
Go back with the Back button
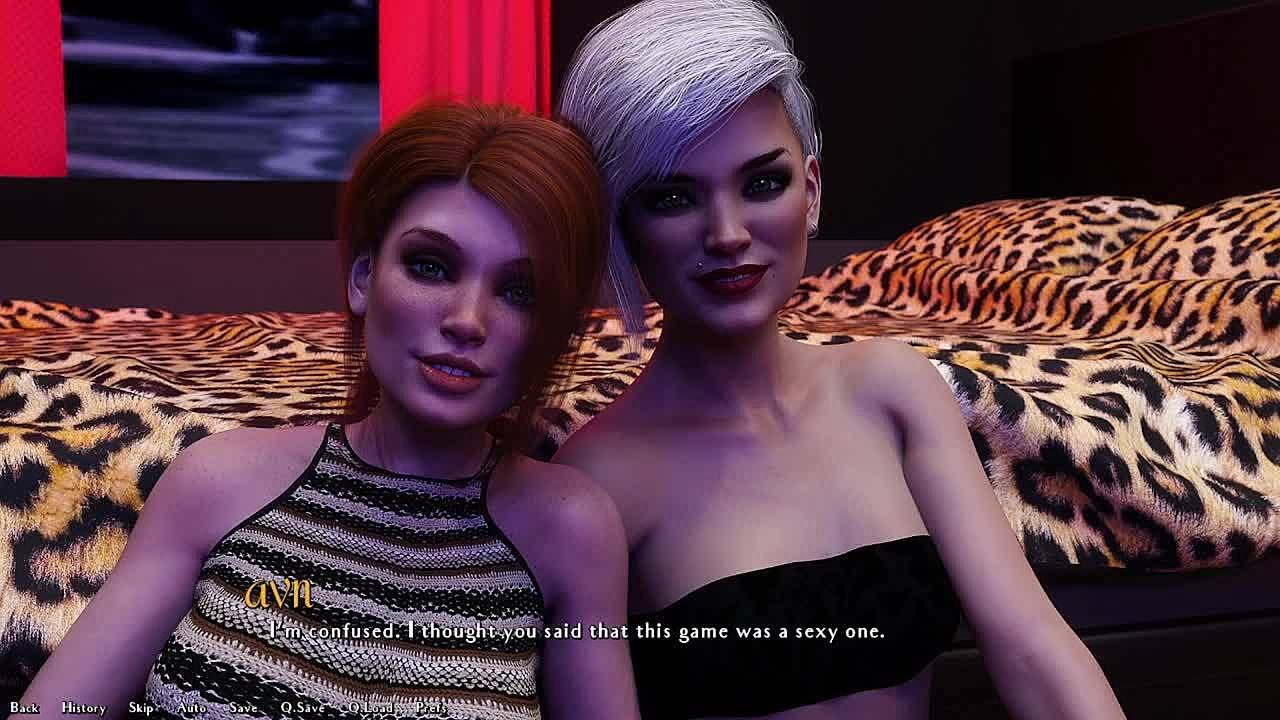tap(24, 708)
